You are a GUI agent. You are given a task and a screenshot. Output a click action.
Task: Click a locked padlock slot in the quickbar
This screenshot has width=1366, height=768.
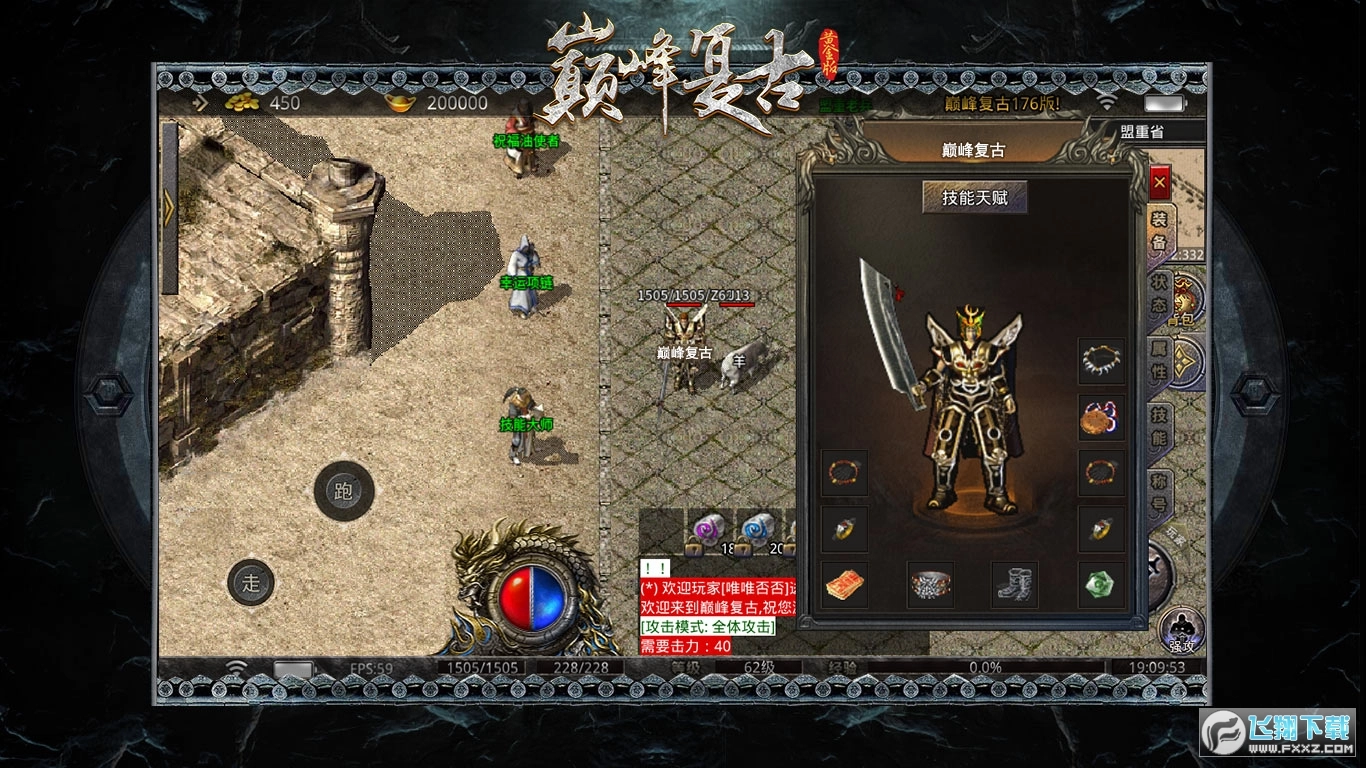tap(694, 548)
